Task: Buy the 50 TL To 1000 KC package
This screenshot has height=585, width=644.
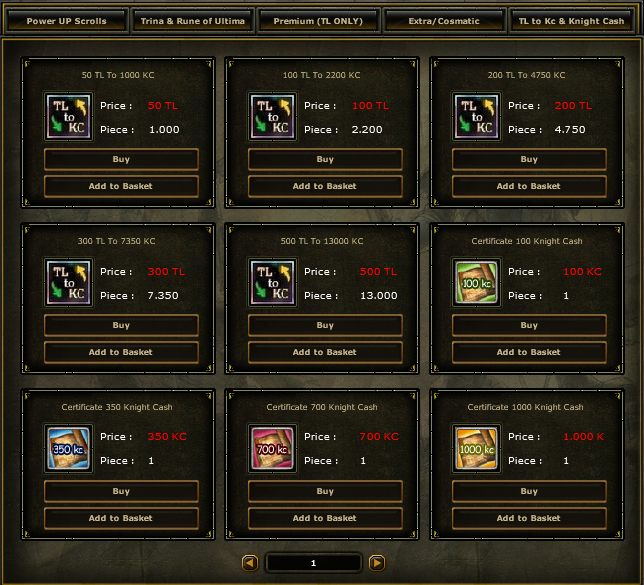Action: tap(121, 160)
